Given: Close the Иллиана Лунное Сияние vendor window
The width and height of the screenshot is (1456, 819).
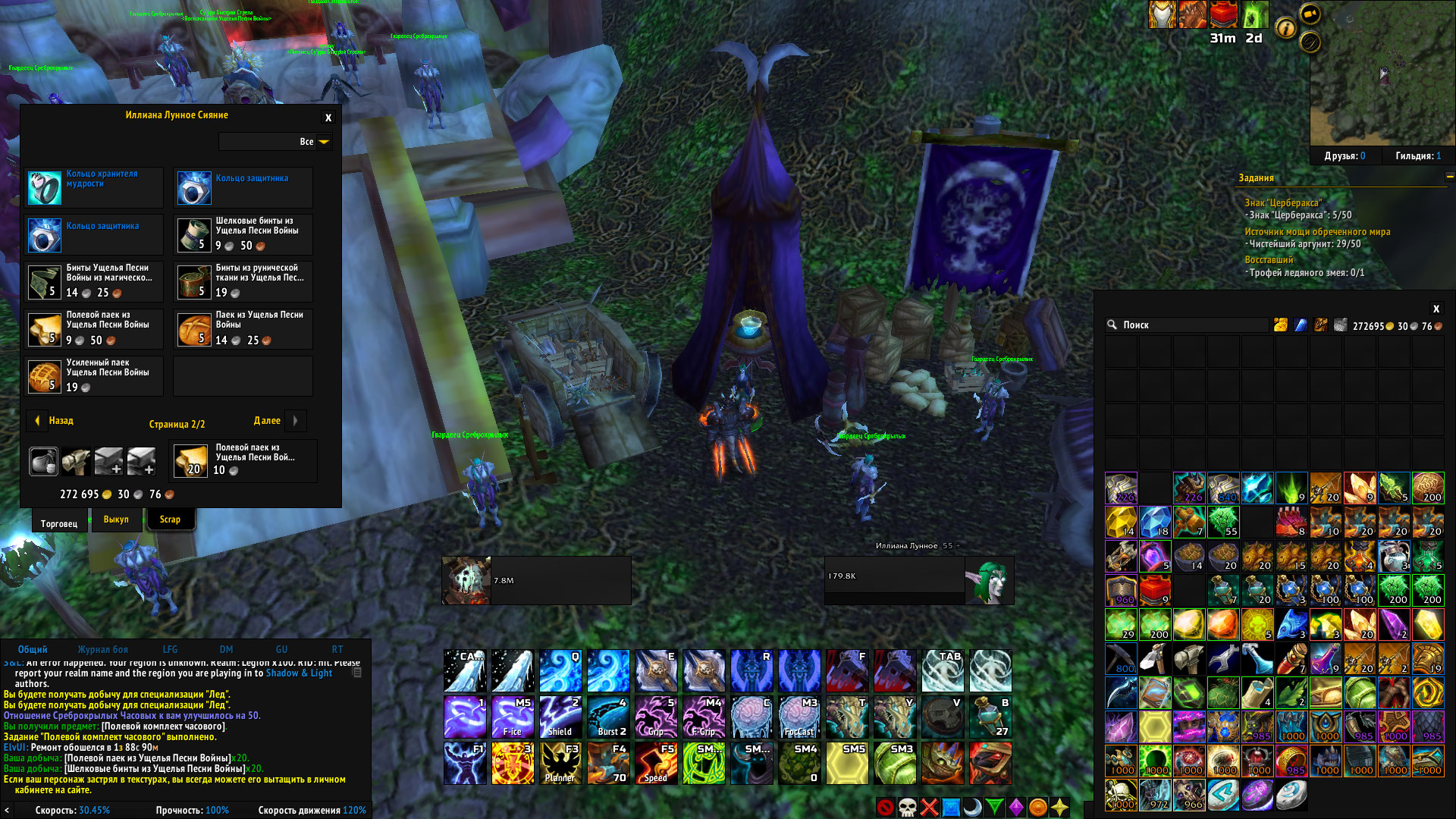Looking at the screenshot, I should (328, 118).
